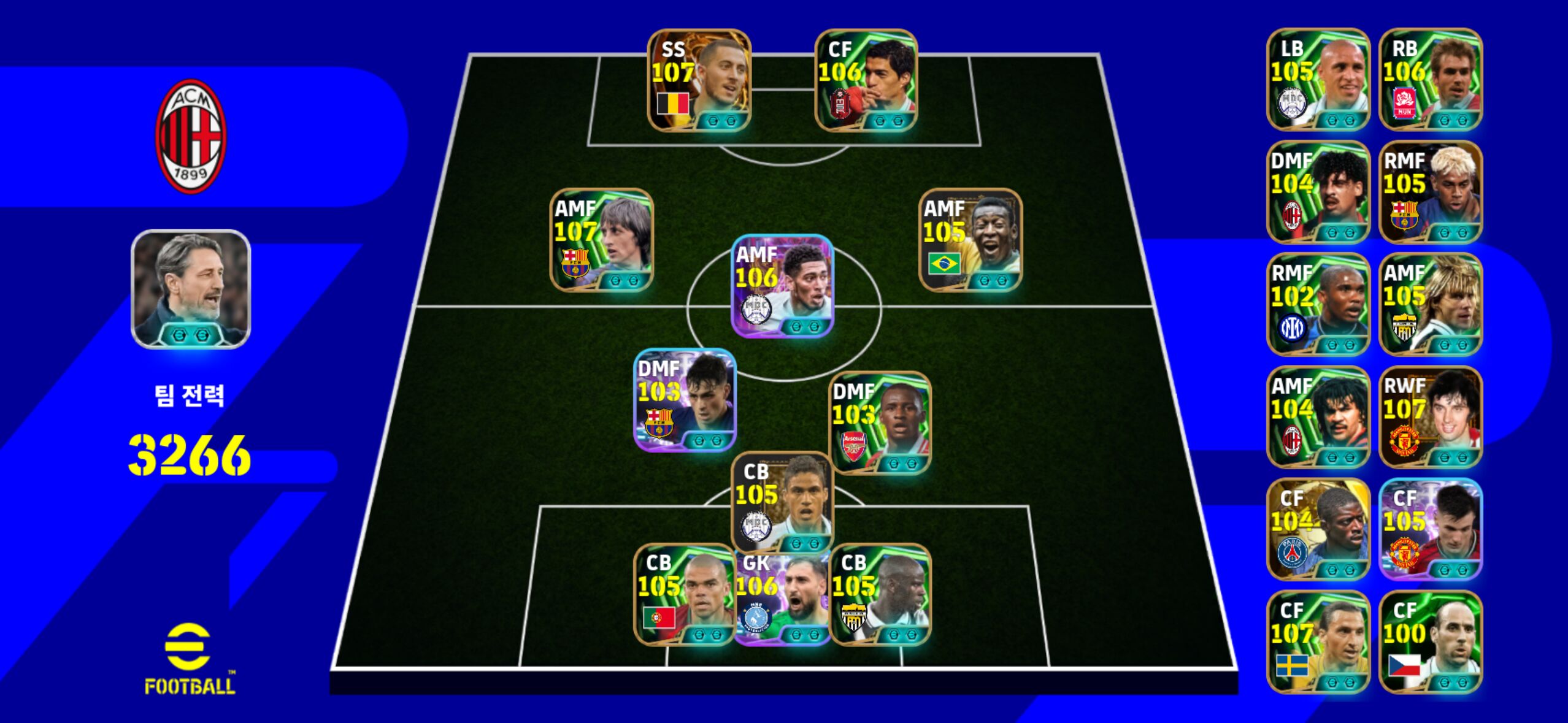1568x723 pixels.
Task: Choose the RWF 107 Manchester United card
Action: tap(1431, 417)
